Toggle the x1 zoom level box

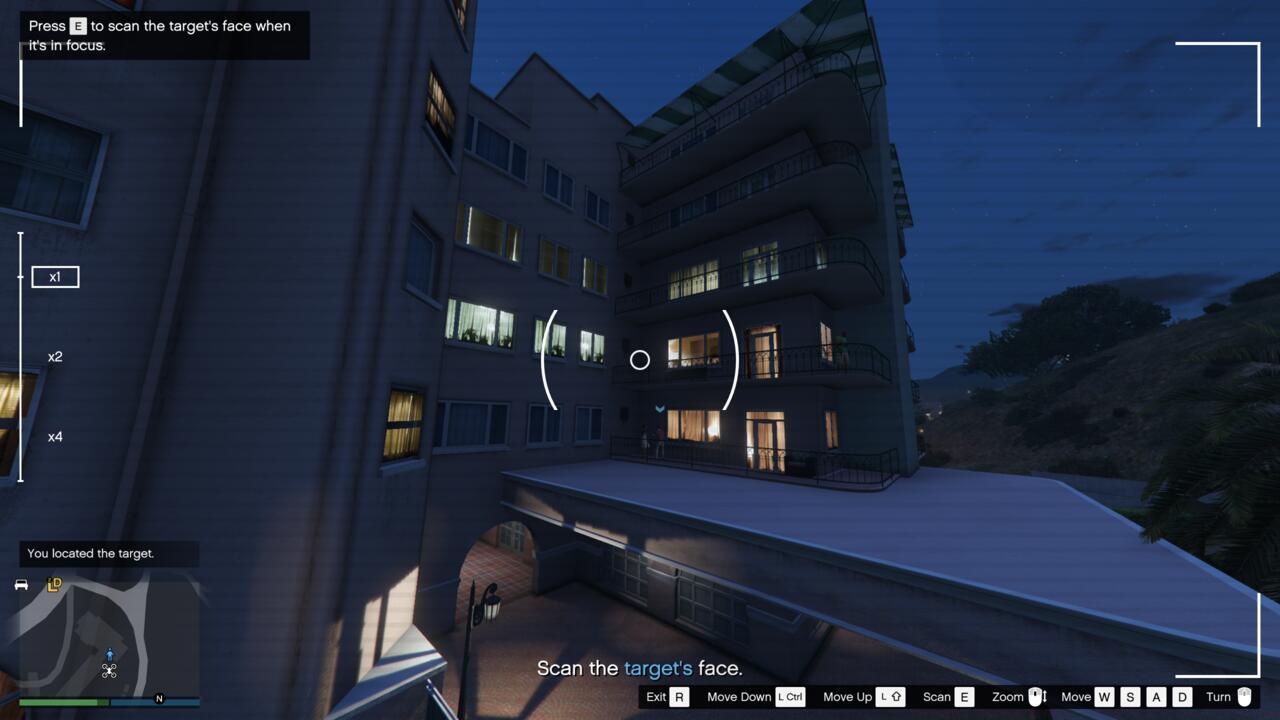pos(55,277)
